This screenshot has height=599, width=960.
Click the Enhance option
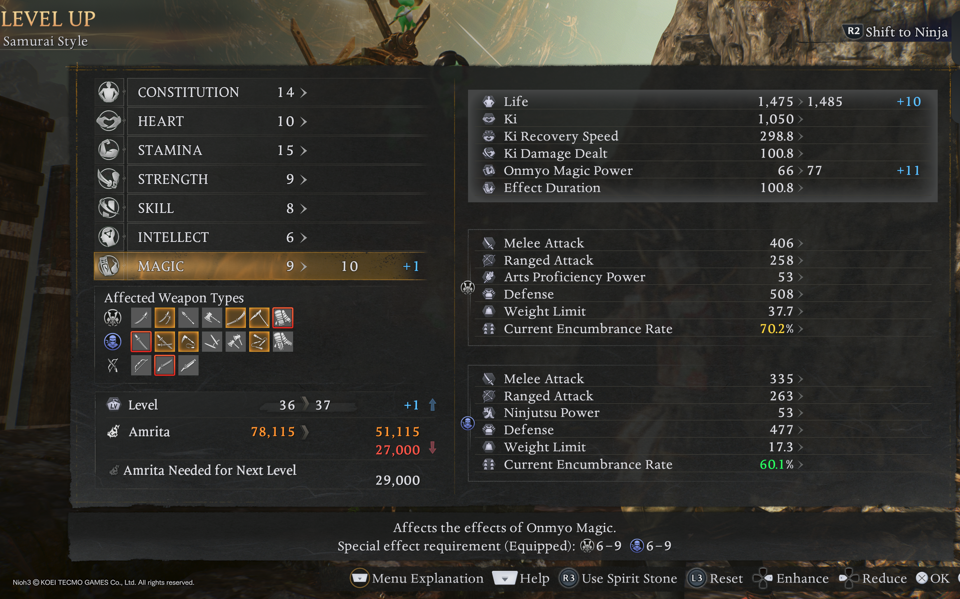(x=791, y=578)
